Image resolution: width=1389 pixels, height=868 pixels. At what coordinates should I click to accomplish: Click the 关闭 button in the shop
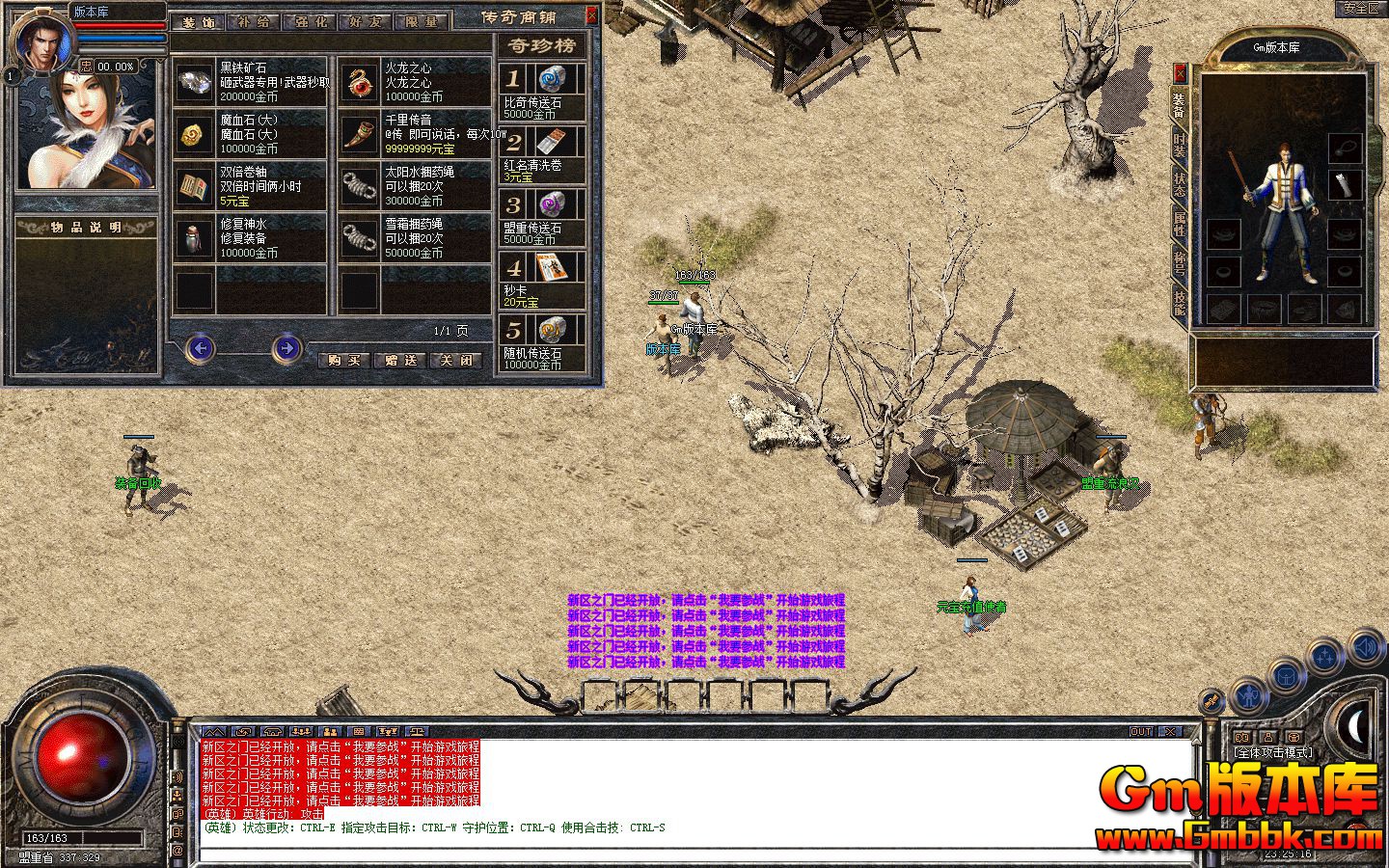click(456, 361)
